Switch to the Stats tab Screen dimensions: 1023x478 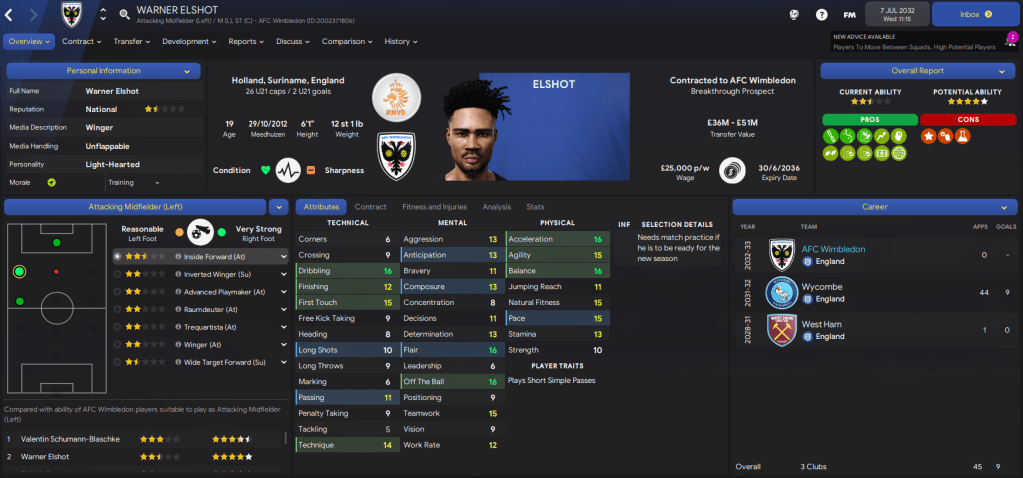point(535,207)
